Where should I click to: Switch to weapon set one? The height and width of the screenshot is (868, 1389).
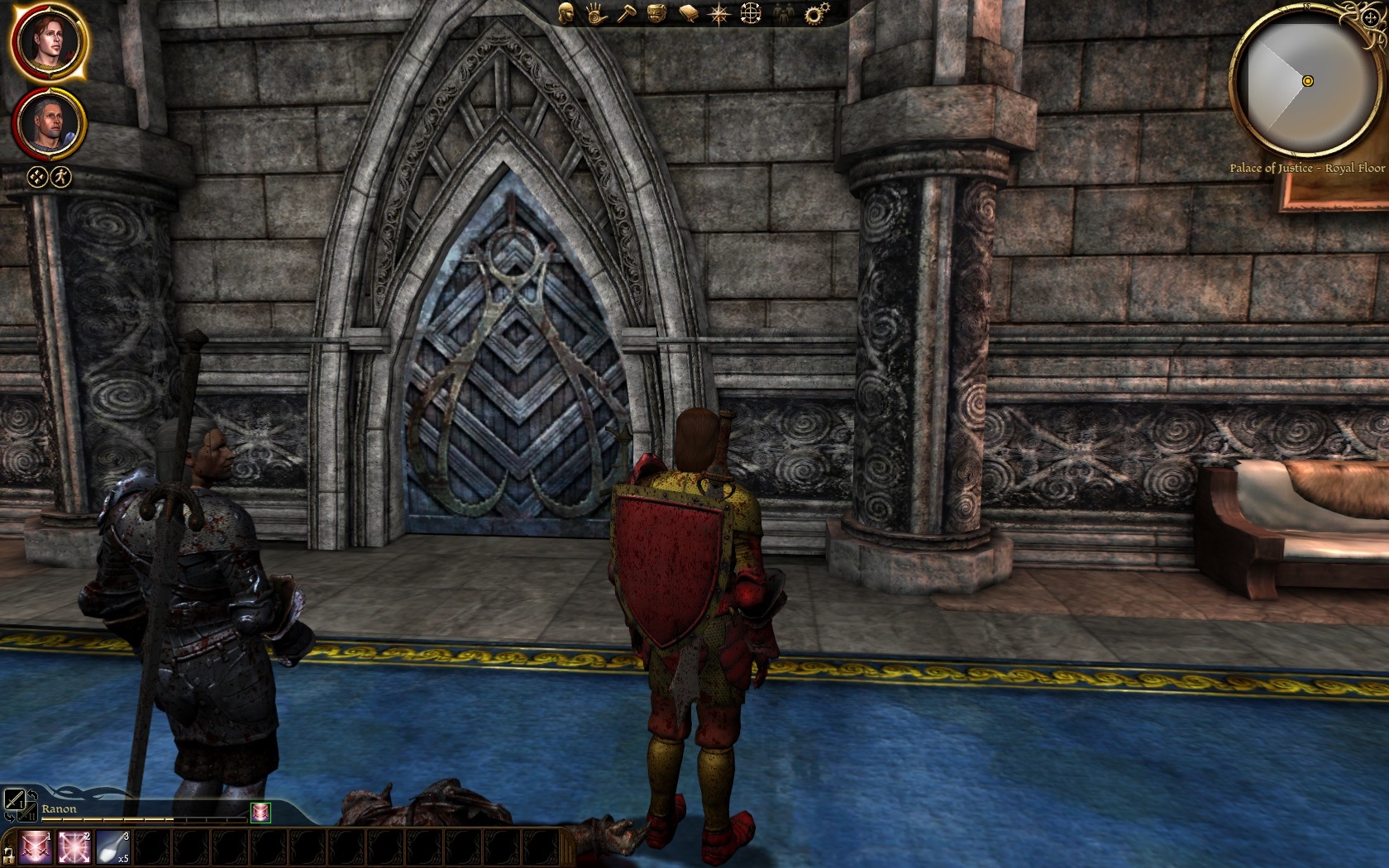click(x=14, y=799)
